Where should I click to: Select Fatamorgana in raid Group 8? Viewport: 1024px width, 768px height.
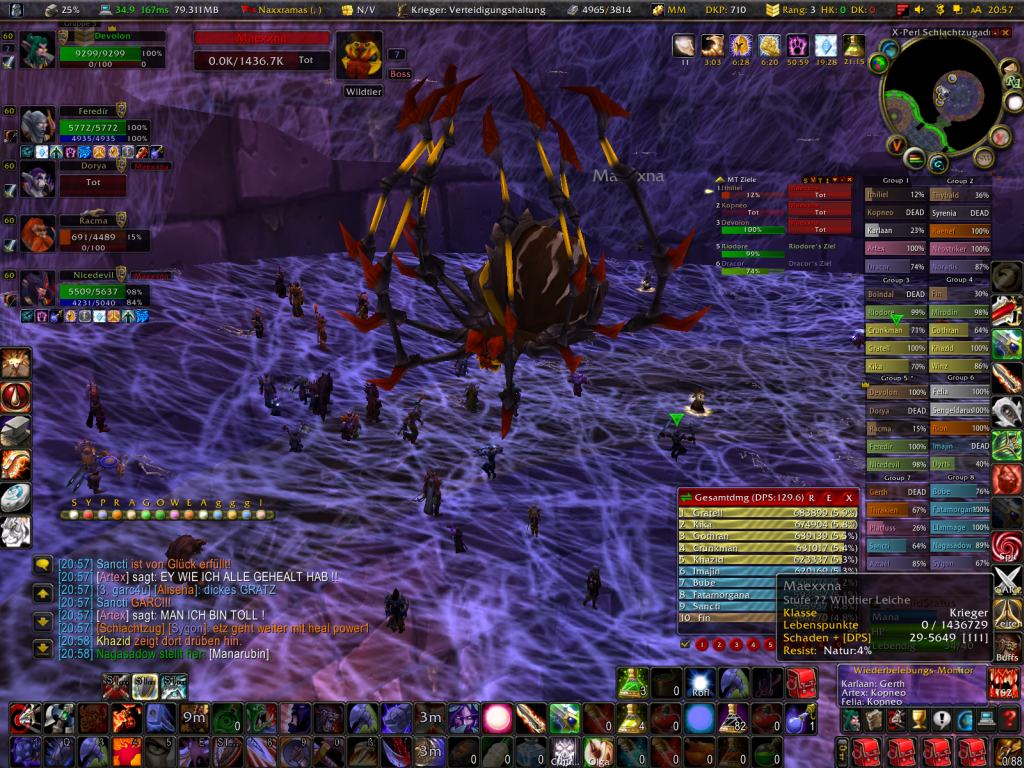click(960, 509)
